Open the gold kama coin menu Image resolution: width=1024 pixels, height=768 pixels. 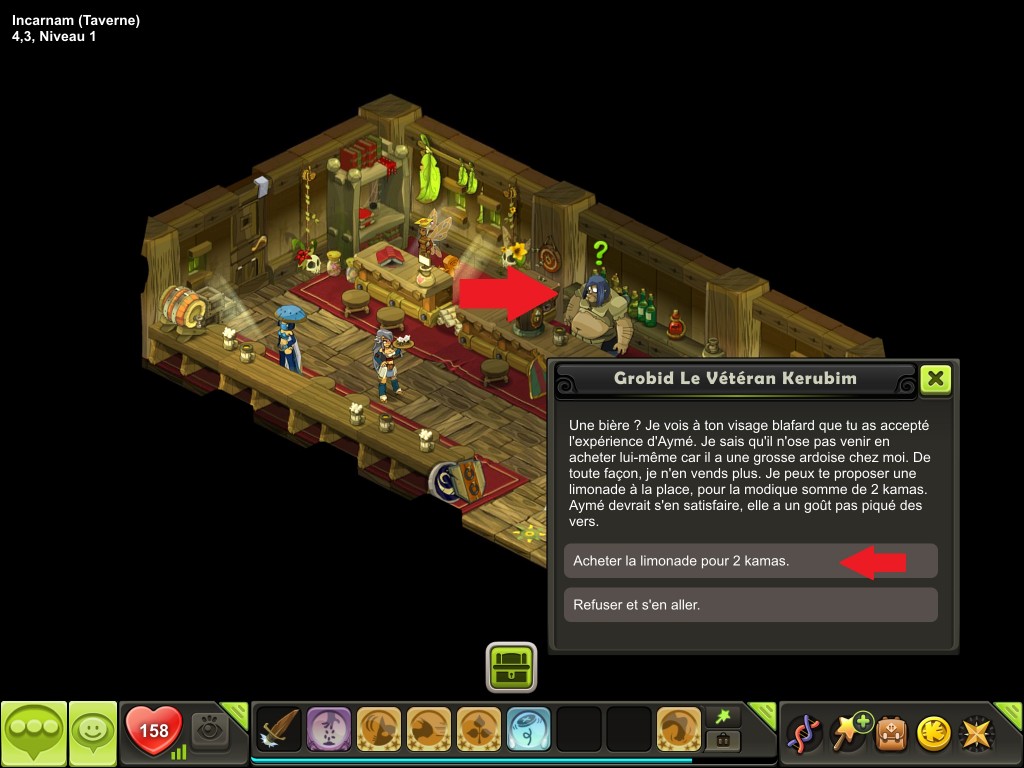933,733
